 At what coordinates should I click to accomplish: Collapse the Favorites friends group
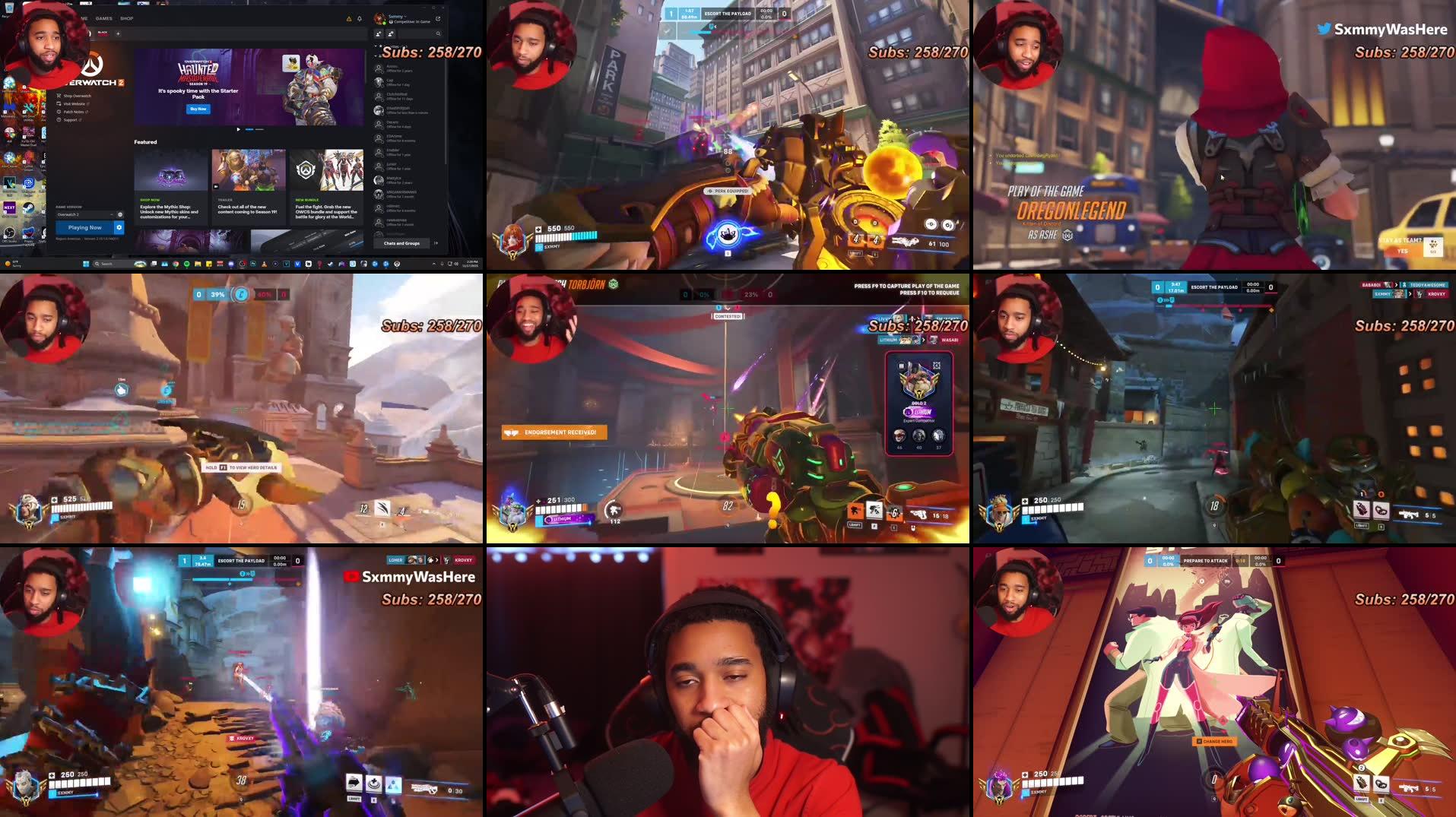tap(376, 46)
